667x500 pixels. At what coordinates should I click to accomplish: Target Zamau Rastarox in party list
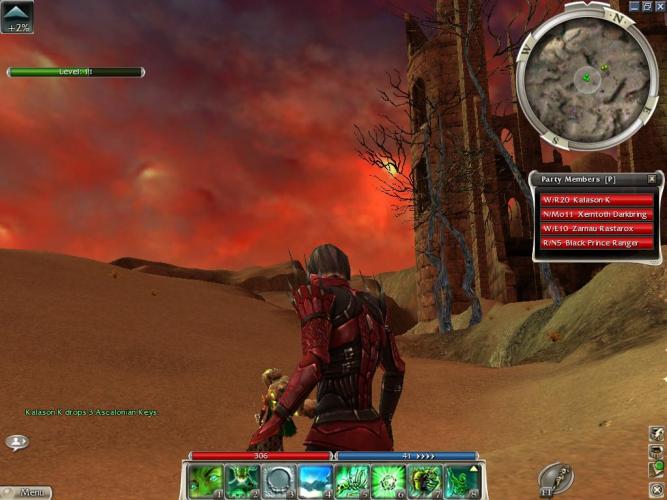[596, 228]
